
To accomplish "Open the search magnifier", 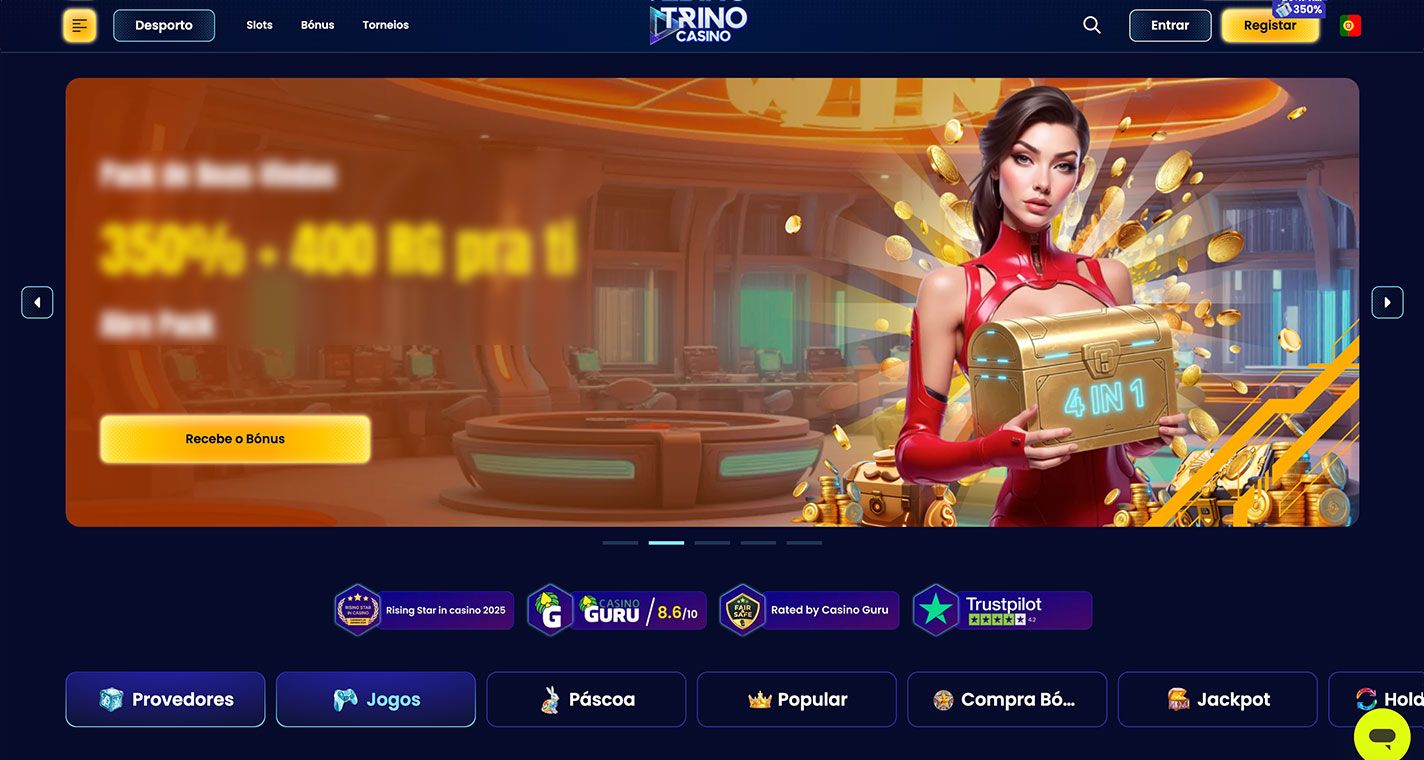I will 1091,26.
